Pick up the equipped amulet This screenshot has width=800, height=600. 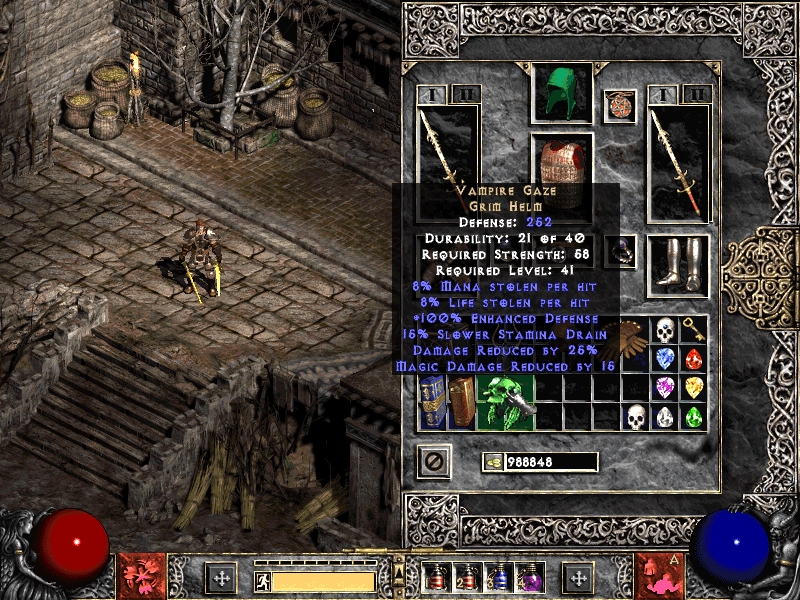[620, 106]
